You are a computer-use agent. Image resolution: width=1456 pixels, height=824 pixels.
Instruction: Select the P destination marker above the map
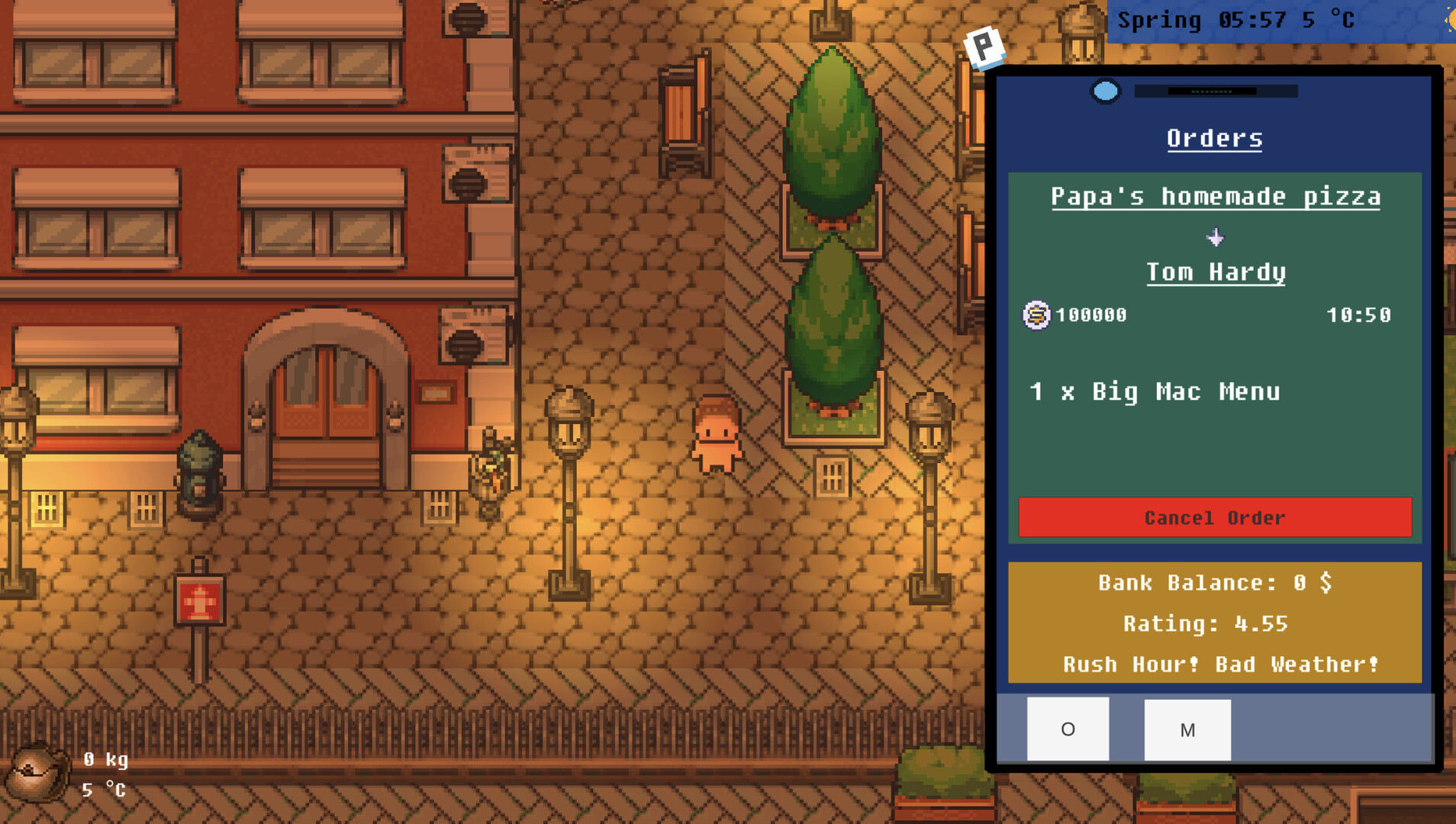(983, 47)
